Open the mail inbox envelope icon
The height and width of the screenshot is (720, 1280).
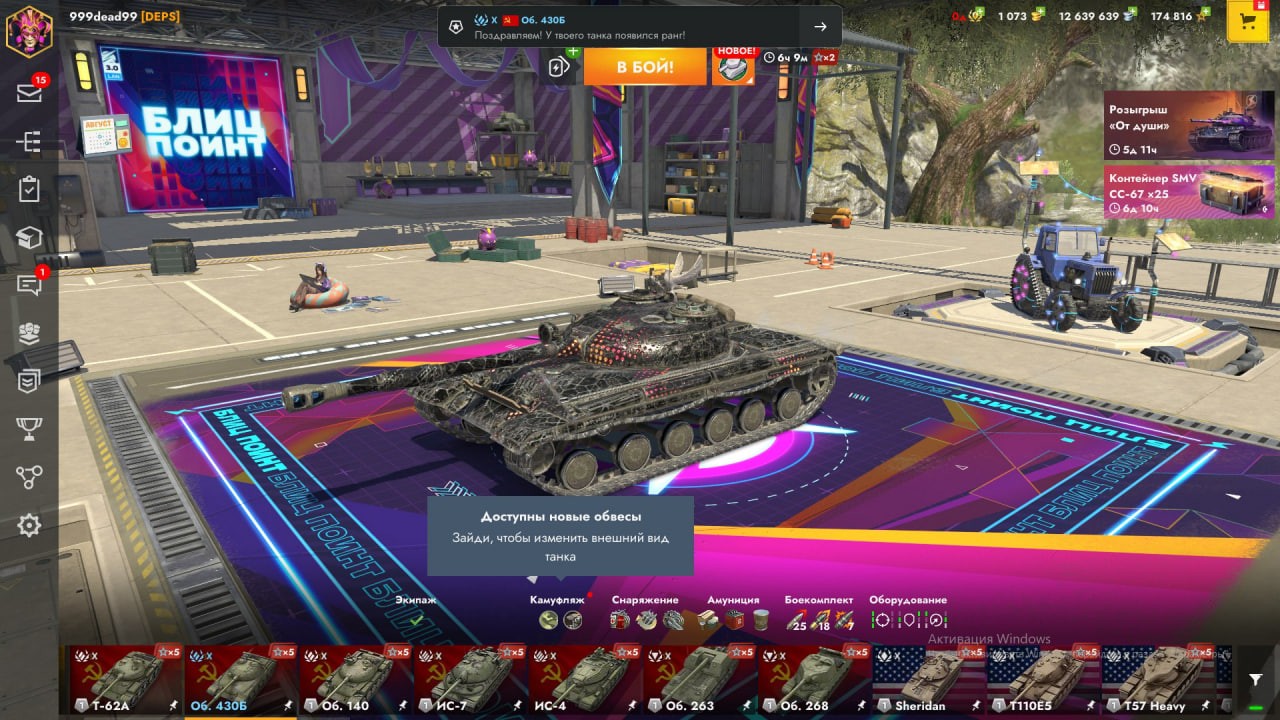point(29,93)
